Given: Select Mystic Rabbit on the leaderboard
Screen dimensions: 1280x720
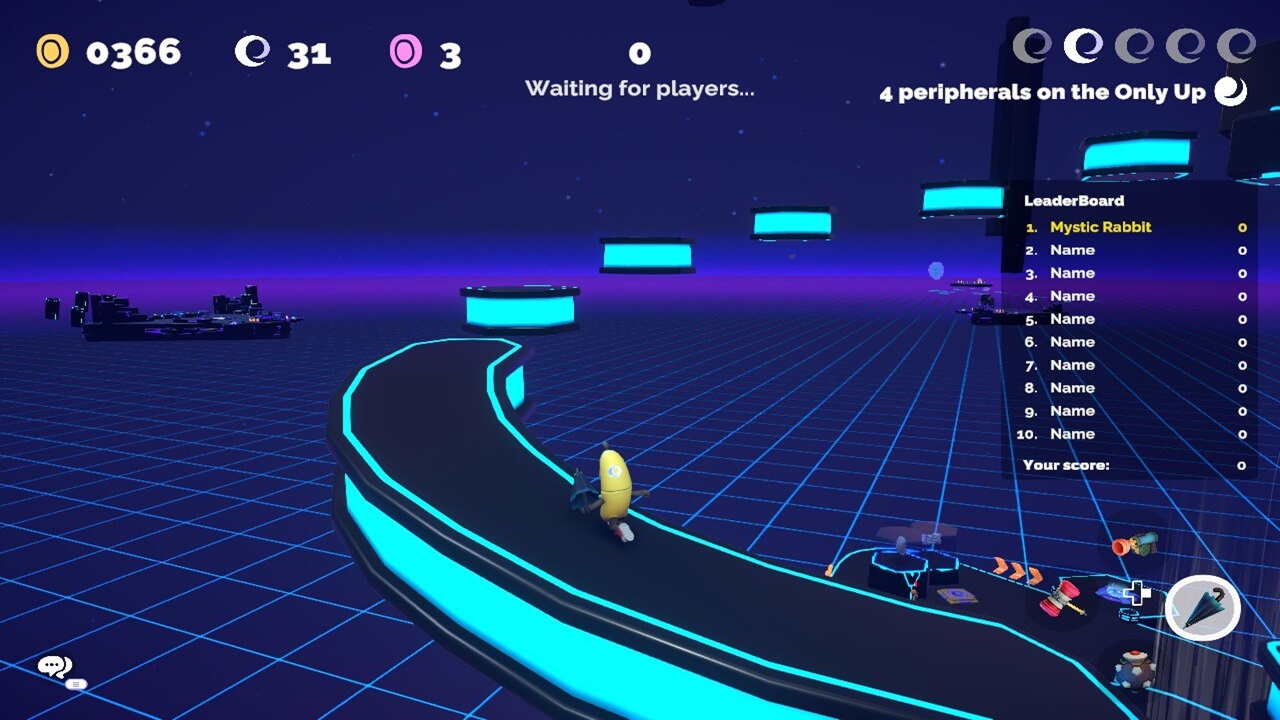Looking at the screenshot, I should pos(1100,227).
